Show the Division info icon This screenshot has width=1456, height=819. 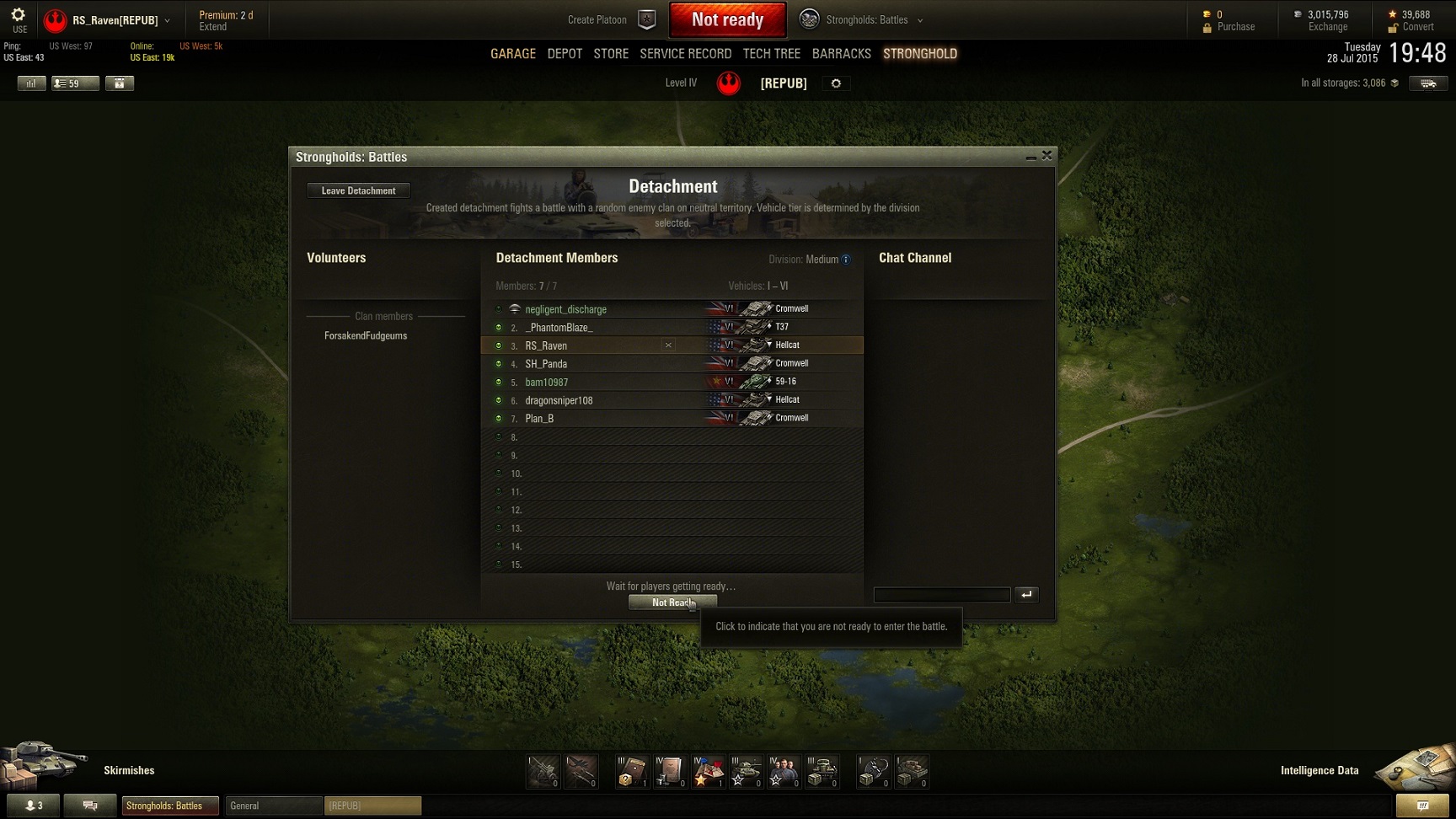(x=846, y=260)
